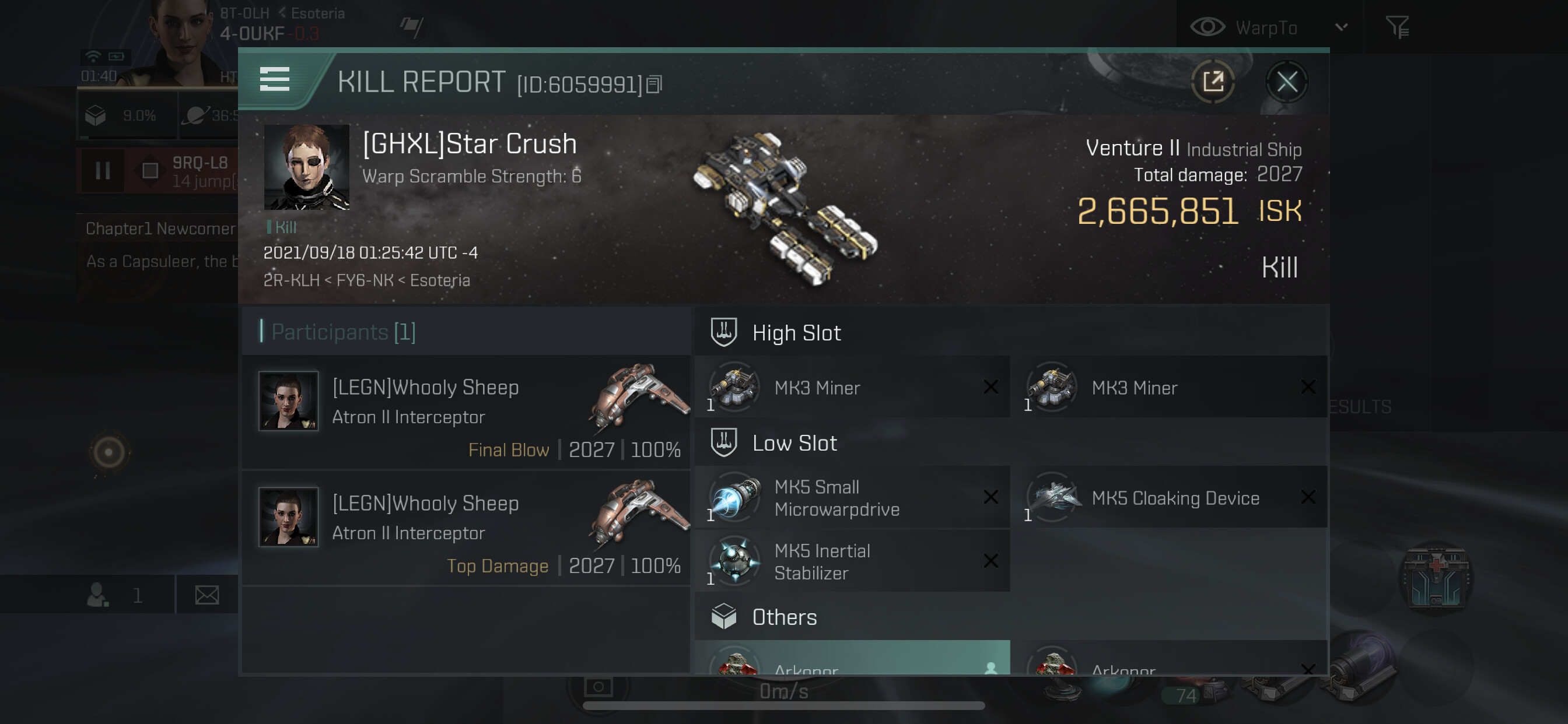Select the highlighted Arkonor cargo item
1568x724 pixels.
(x=852, y=660)
